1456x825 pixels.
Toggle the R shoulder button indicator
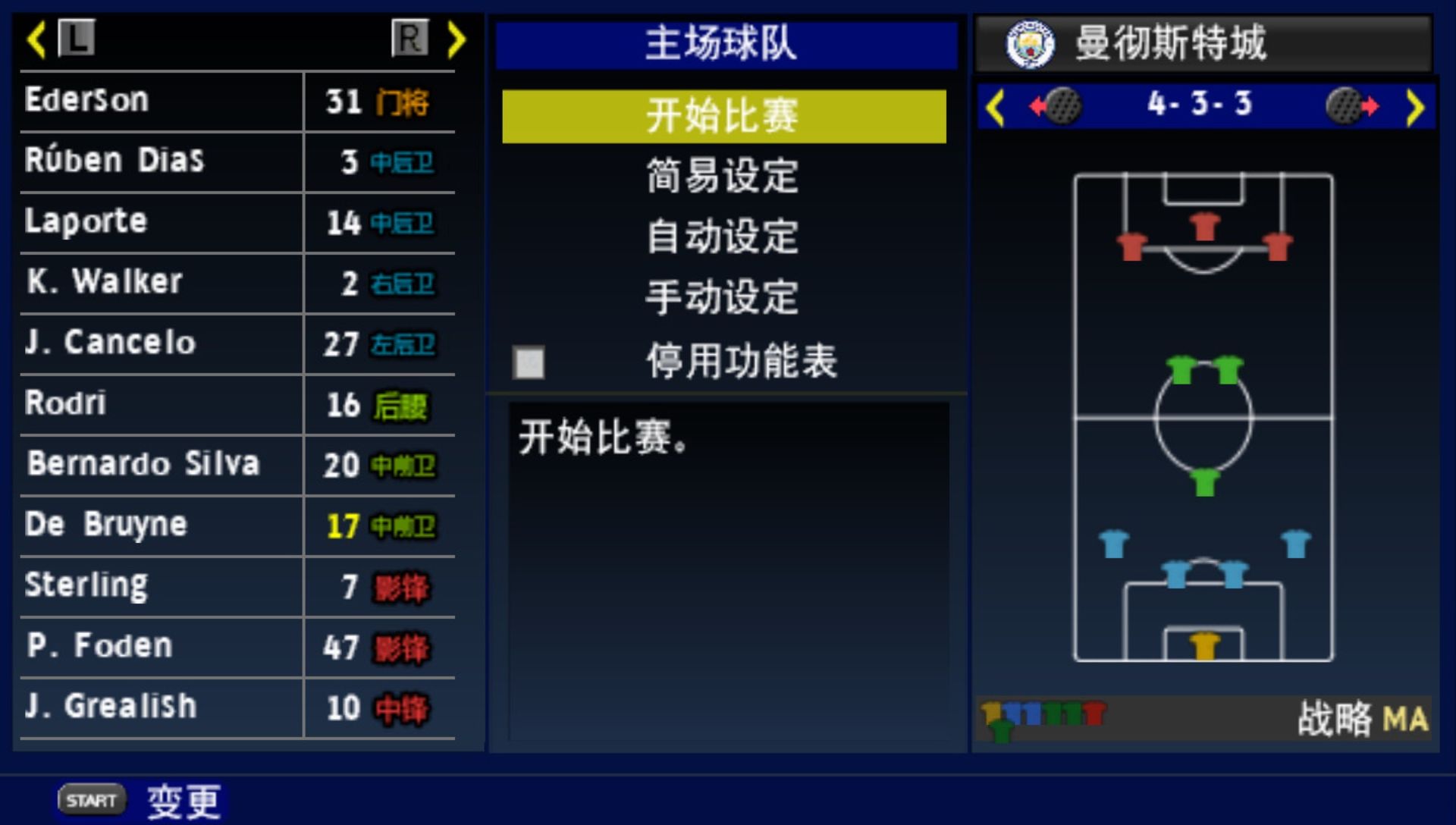coord(408,39)
